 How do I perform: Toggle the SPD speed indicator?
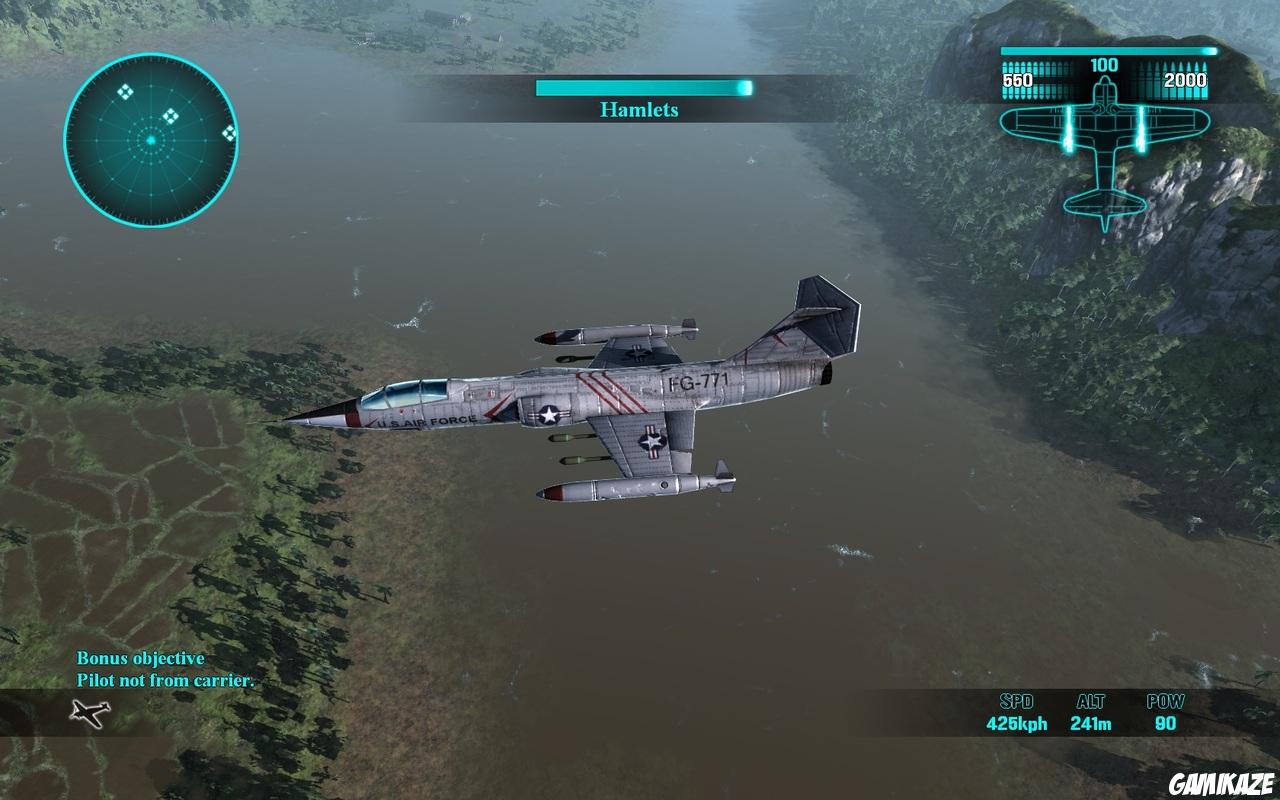click(x=1017, y=711)
